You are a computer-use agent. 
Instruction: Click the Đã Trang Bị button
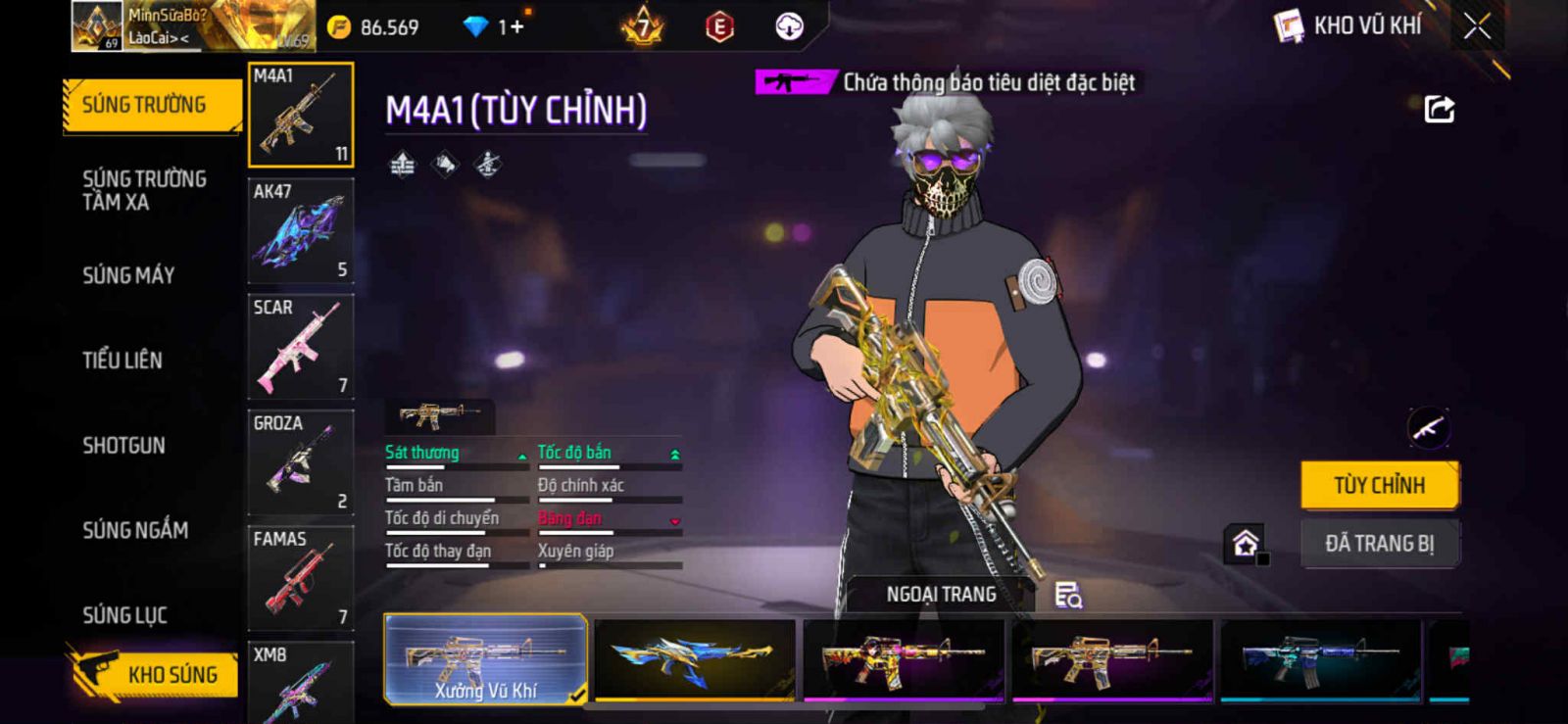[x=1379, y=544]
